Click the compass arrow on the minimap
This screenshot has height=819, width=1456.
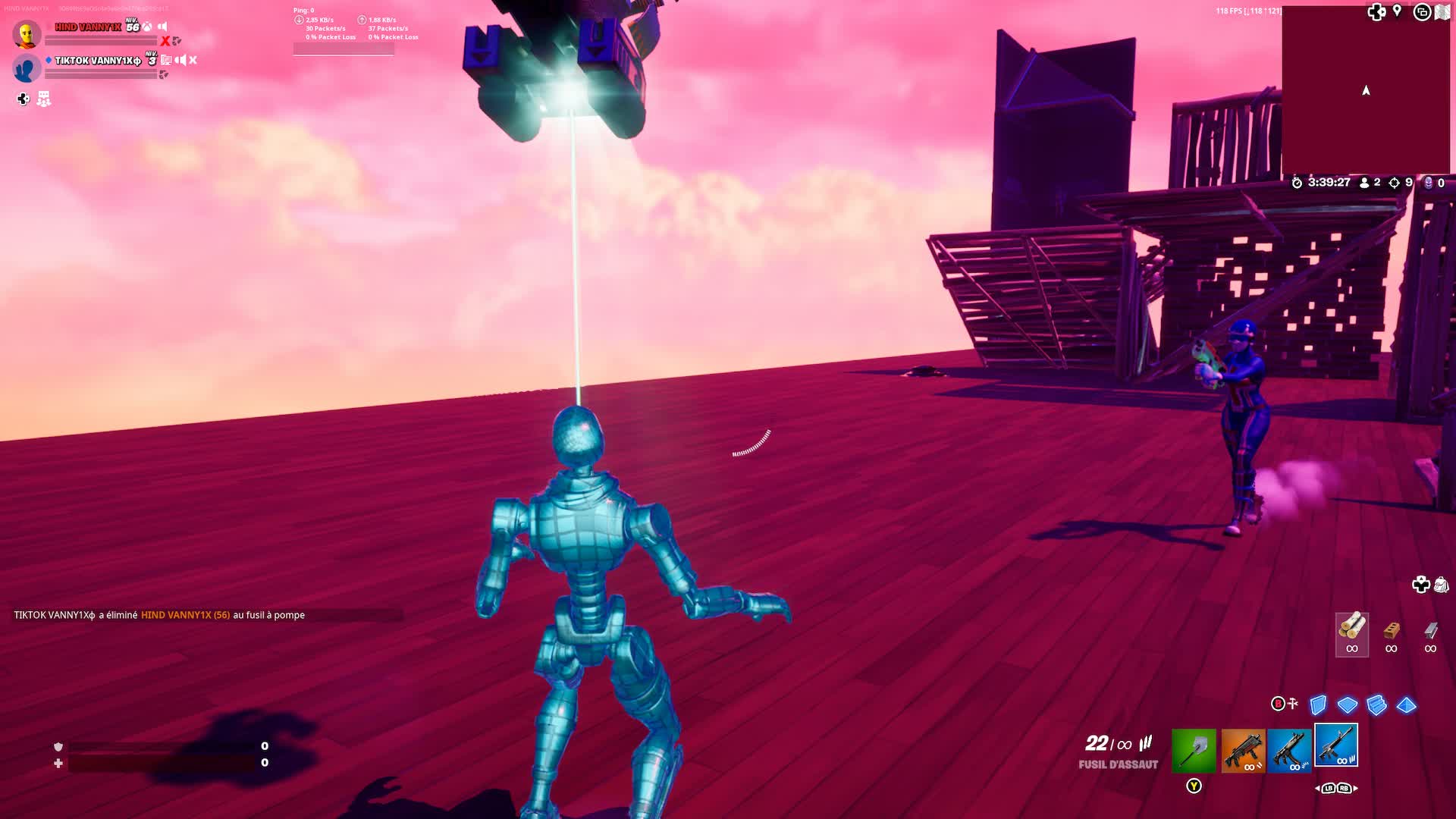1365,89
